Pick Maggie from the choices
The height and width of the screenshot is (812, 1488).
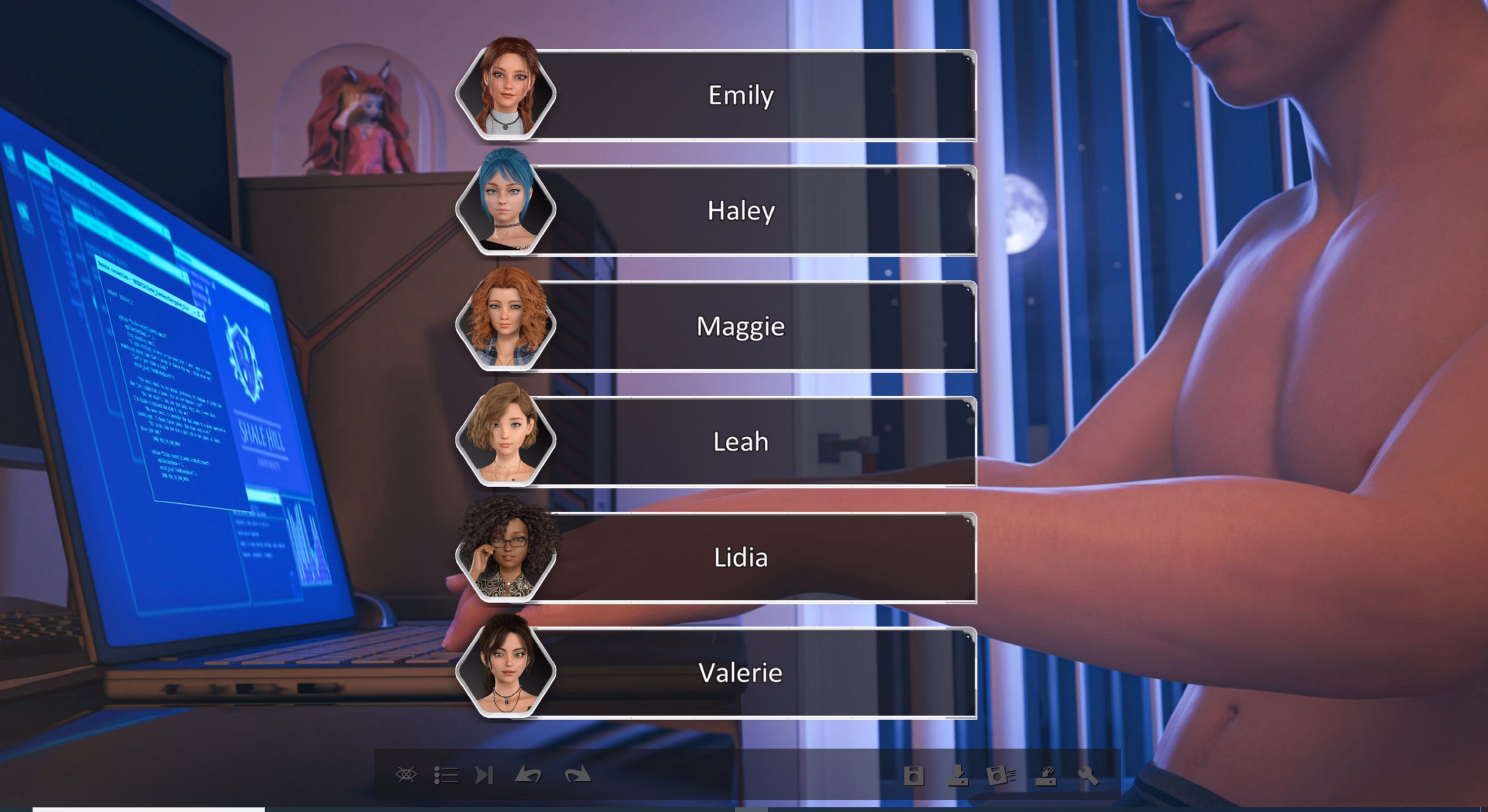click(741, 326)
